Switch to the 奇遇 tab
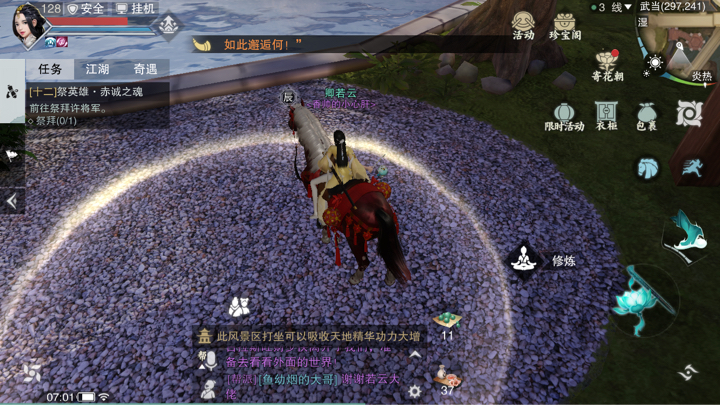720x405 pixels. [145, 69]
